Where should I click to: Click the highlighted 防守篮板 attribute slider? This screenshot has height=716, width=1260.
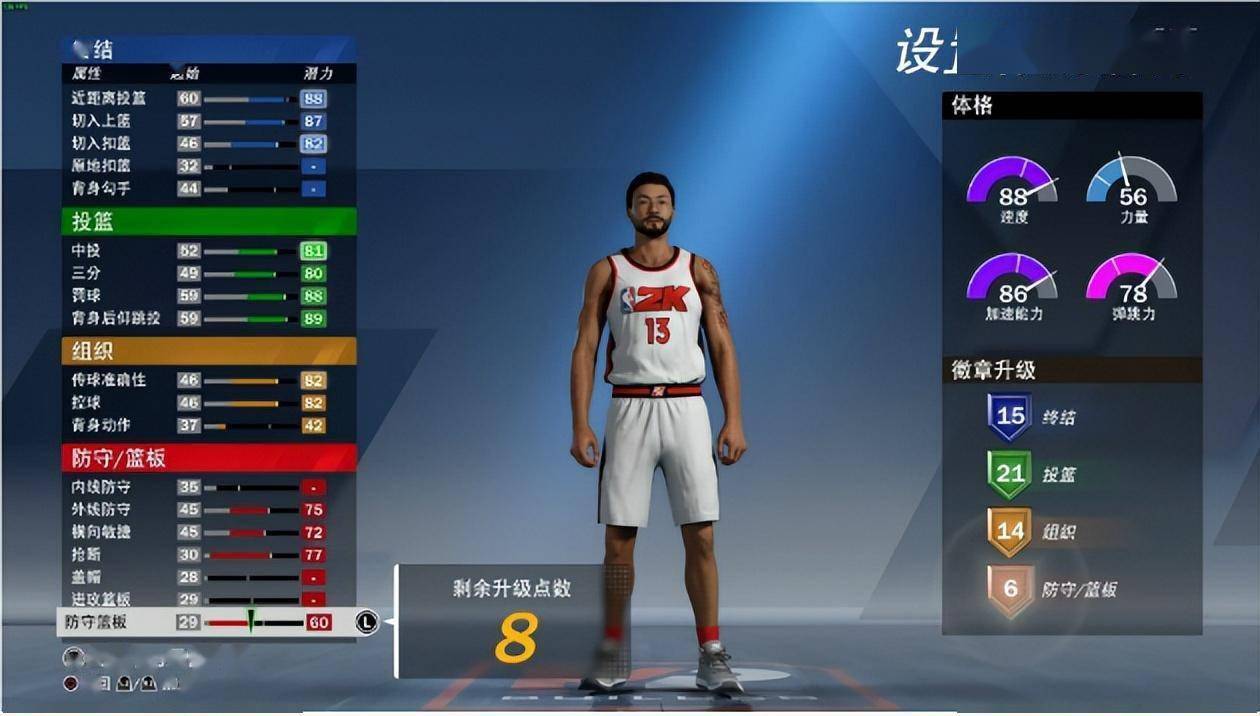tap(254, 622)
